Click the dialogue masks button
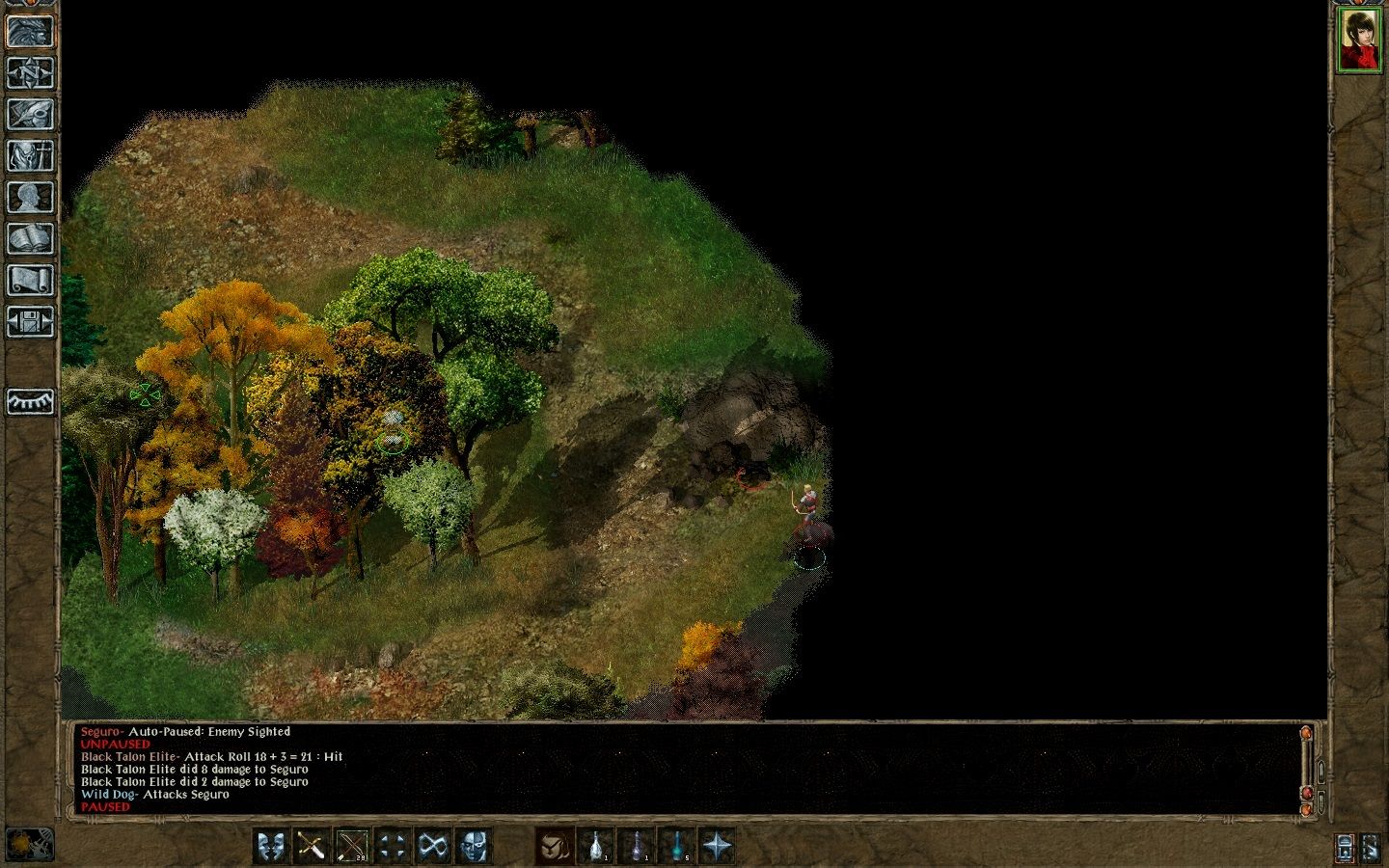 [x=270, y=847]
